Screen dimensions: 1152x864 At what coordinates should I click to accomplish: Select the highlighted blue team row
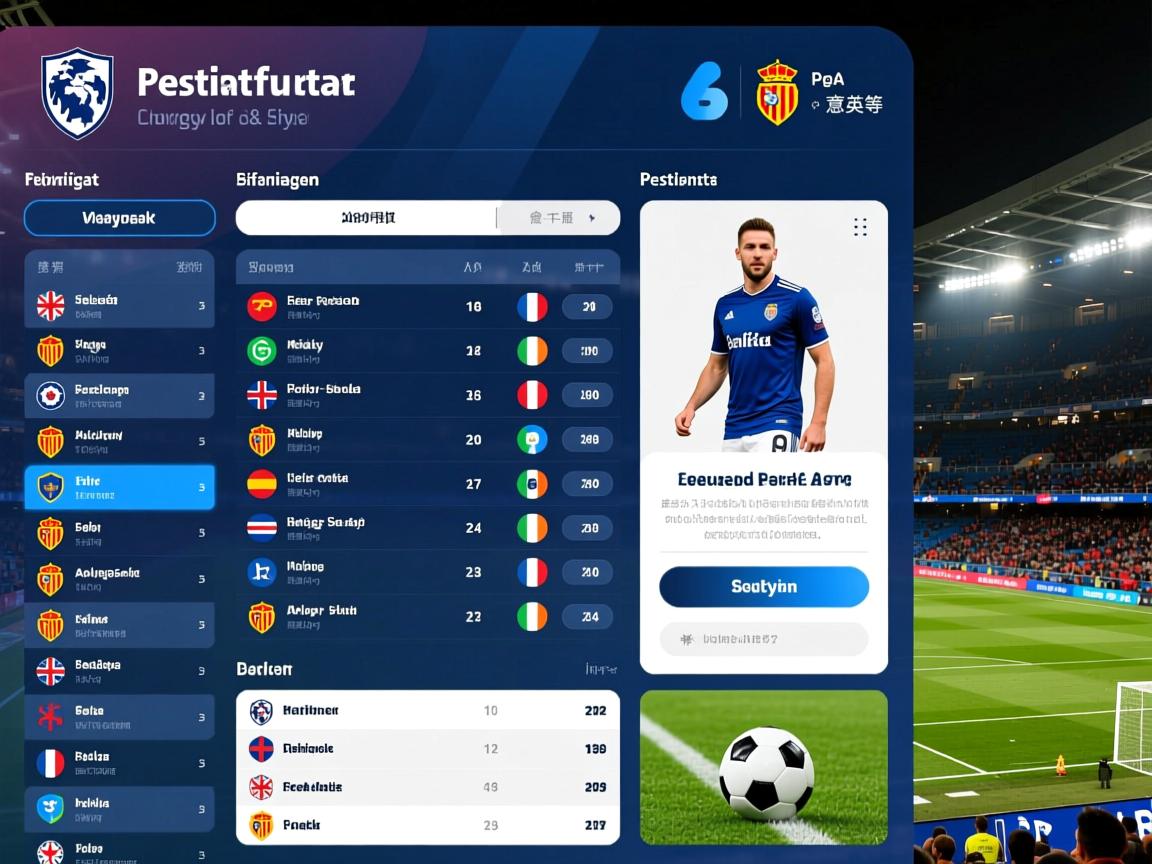tap(119, 487)
